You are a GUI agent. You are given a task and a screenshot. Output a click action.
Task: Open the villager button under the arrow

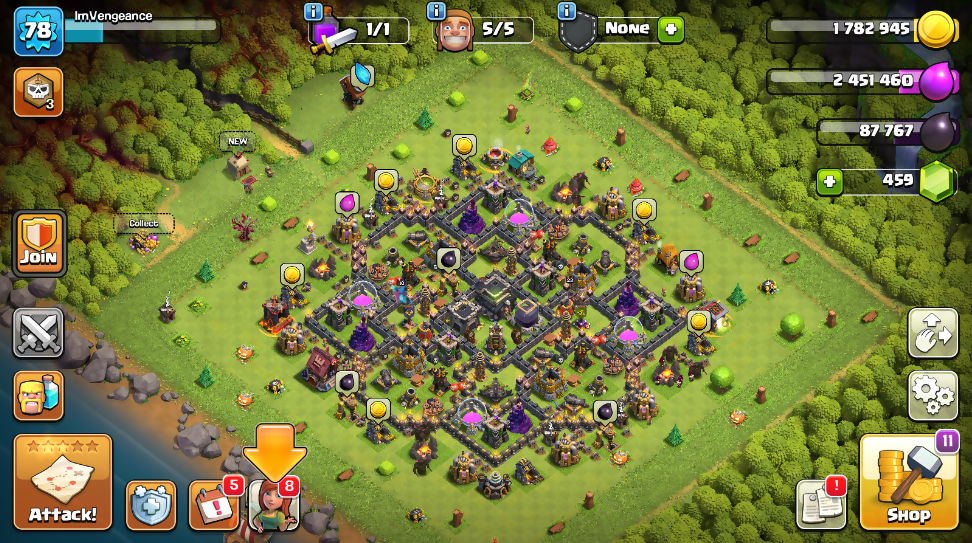(x=273, y=505)
